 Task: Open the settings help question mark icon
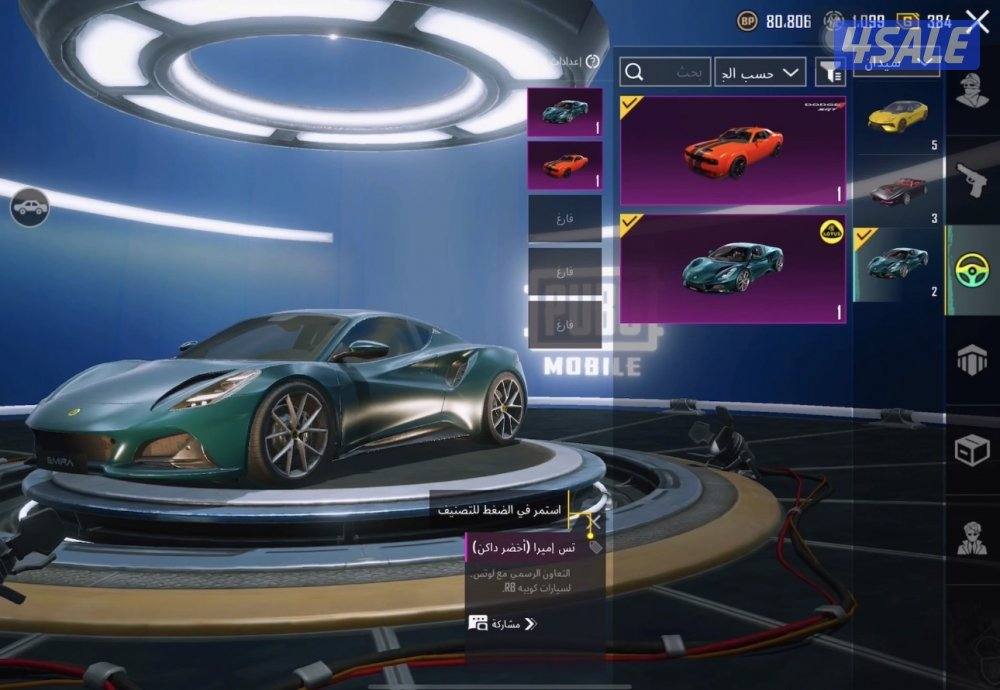592,62
